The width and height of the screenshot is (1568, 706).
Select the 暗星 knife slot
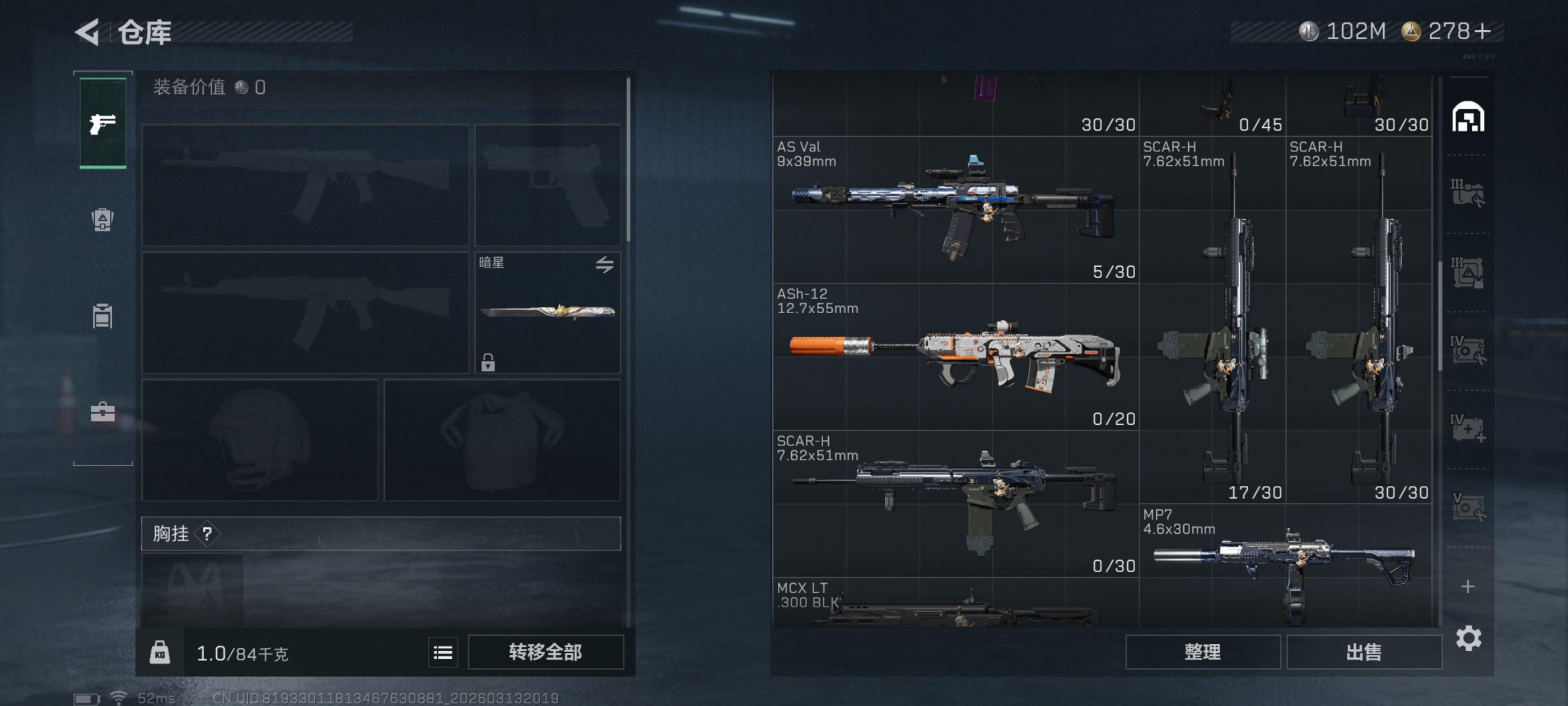[x=547, y=312]
